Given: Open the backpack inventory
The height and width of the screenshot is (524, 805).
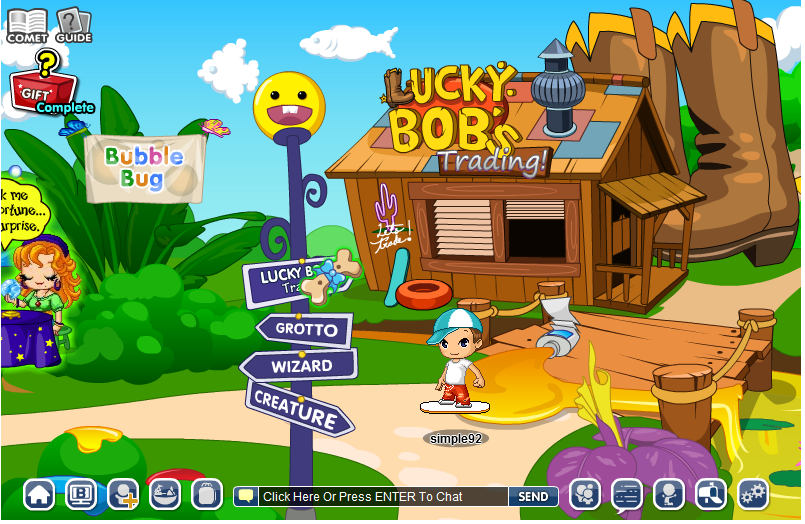Looking at the screenshot, I should pyautogui.click(x=207, y=494).
